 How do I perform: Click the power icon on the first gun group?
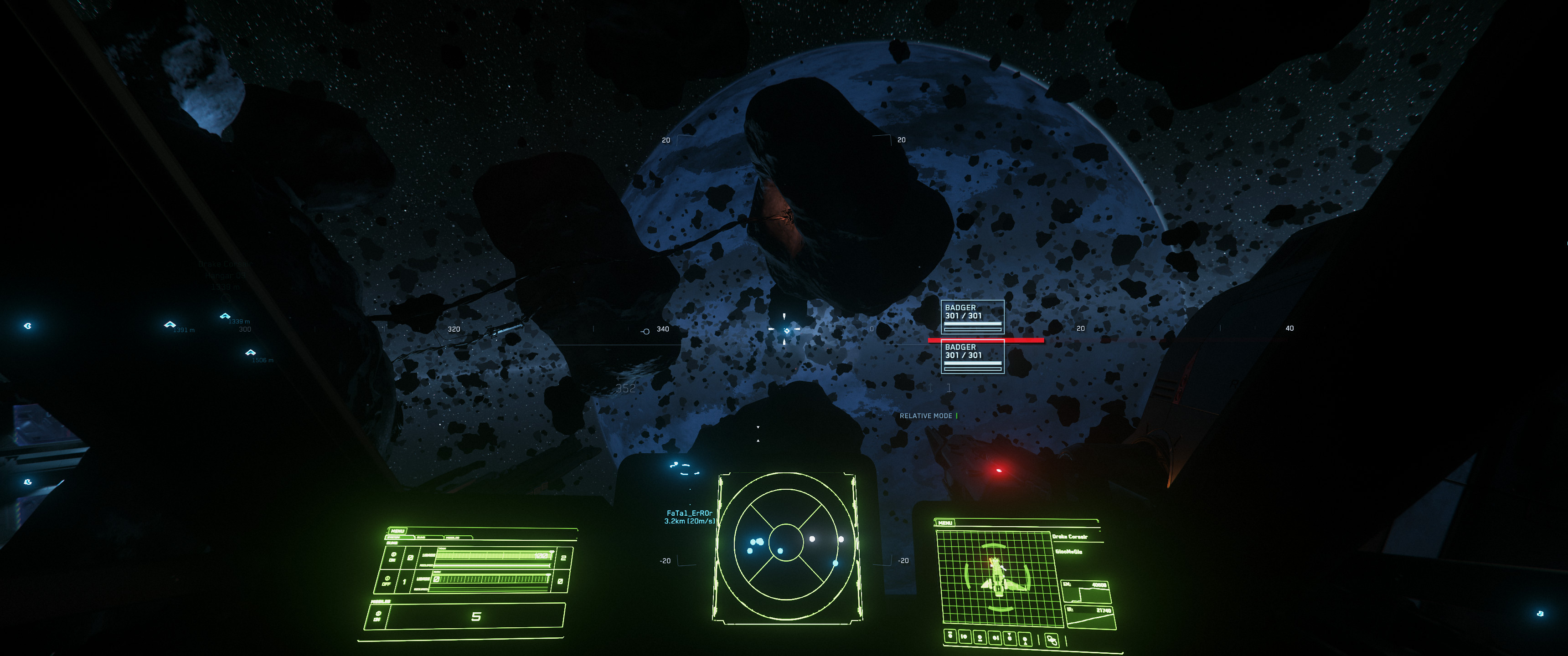click(x=394, y=555)
